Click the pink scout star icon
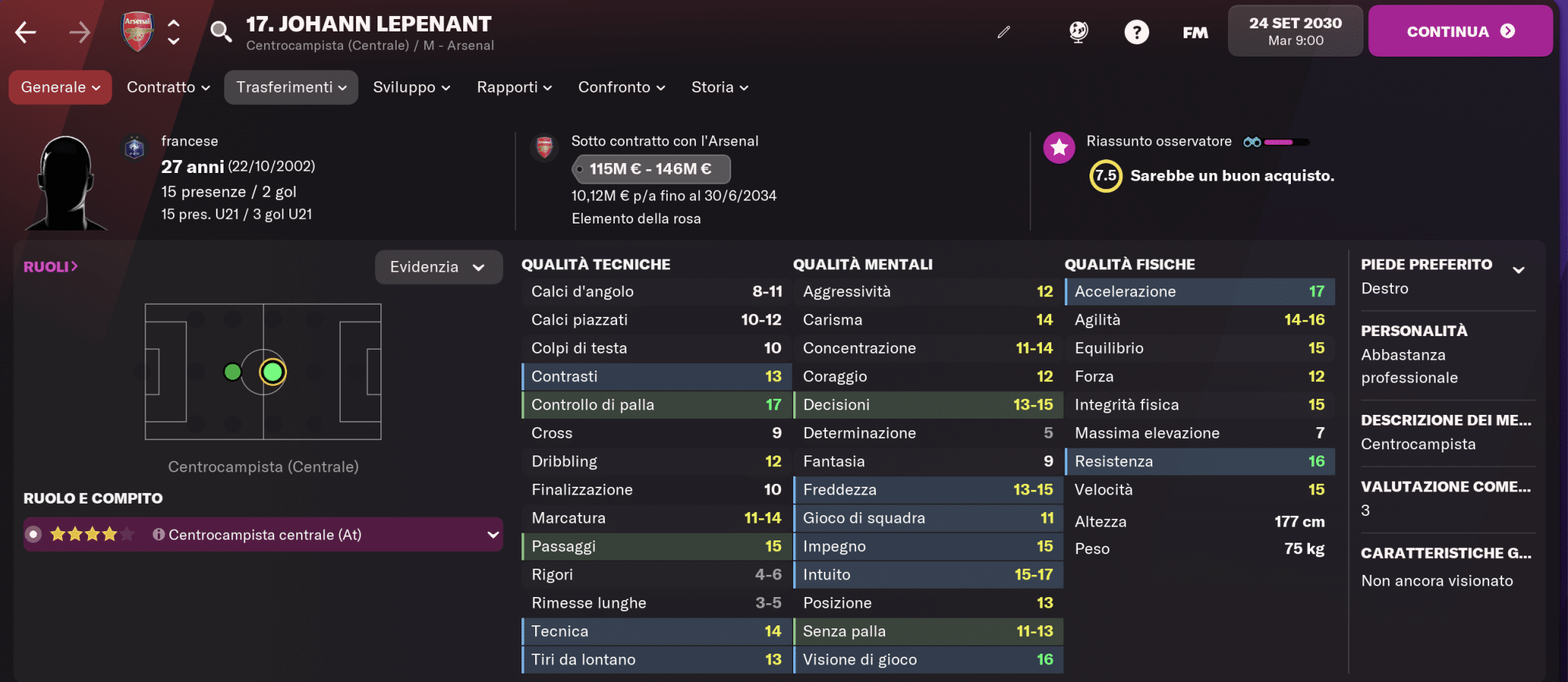Image resolution: width=1568 pixels, height=682 pixels. 1059,148
